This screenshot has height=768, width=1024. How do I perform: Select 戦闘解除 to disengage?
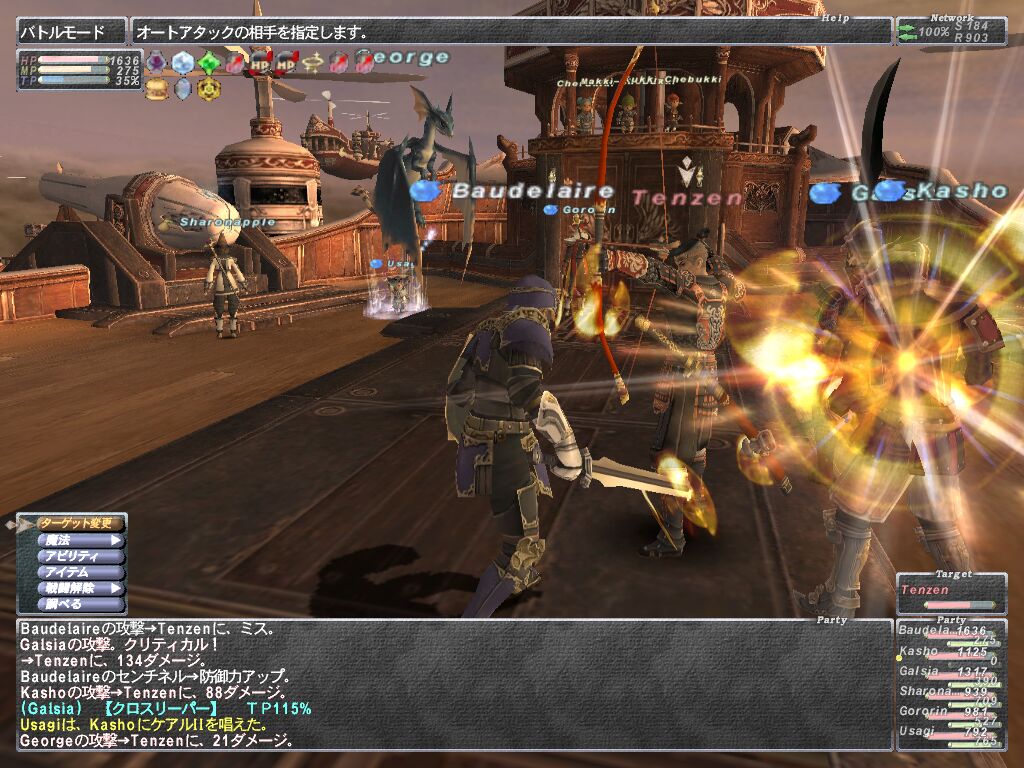click(78, 588)
